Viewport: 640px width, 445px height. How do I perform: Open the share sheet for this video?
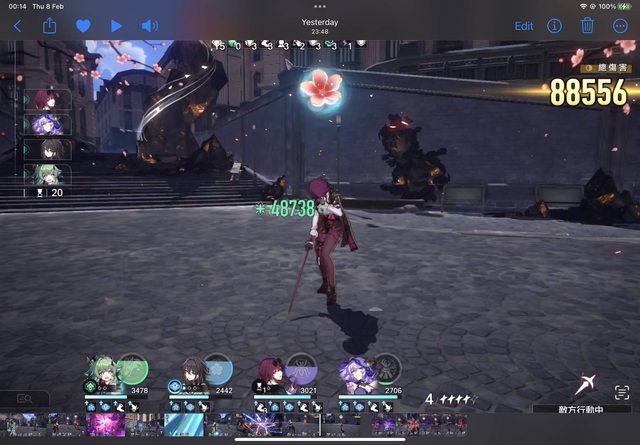pos(50,26)
